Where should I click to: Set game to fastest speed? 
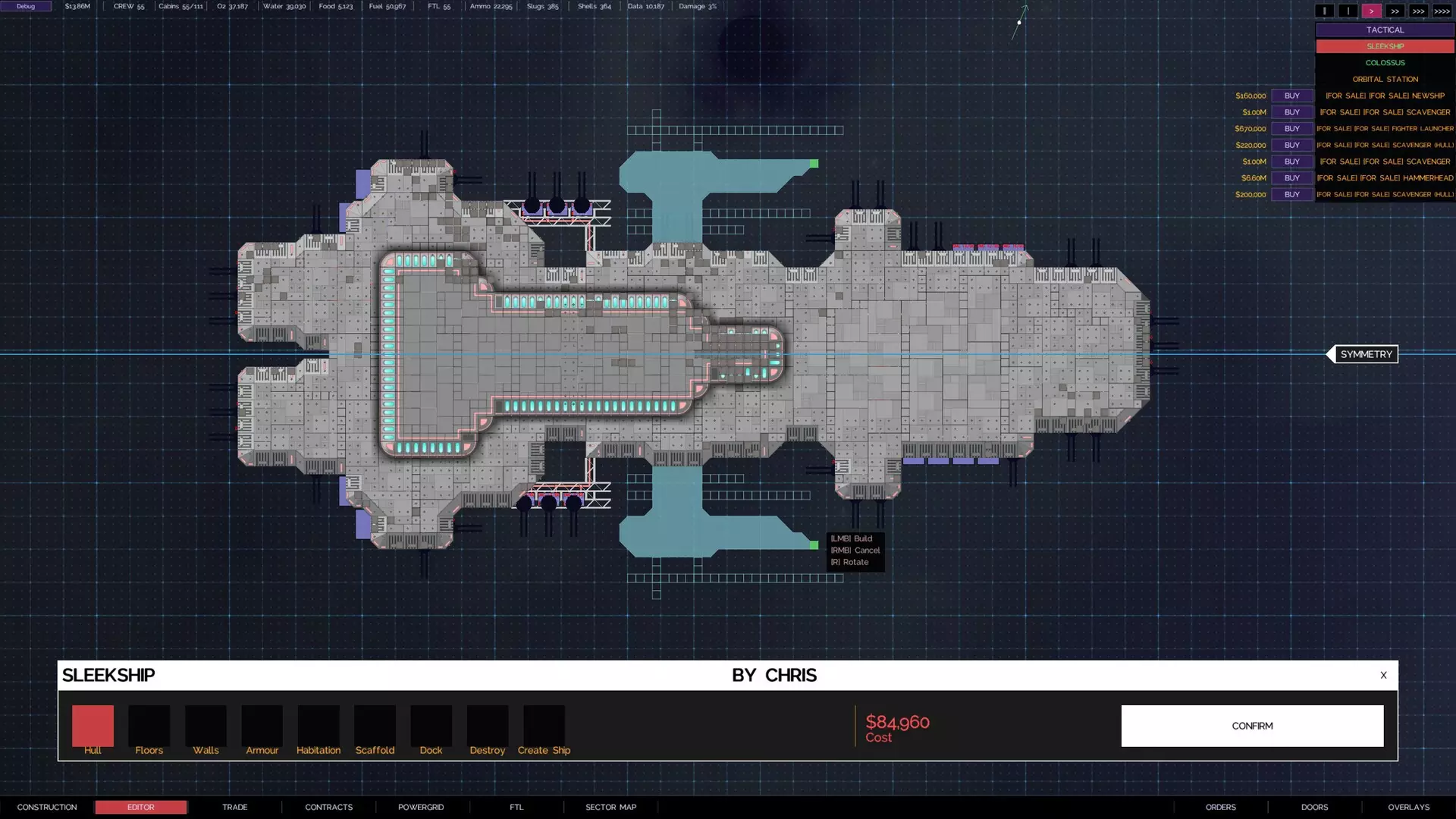click(1440, 11)
